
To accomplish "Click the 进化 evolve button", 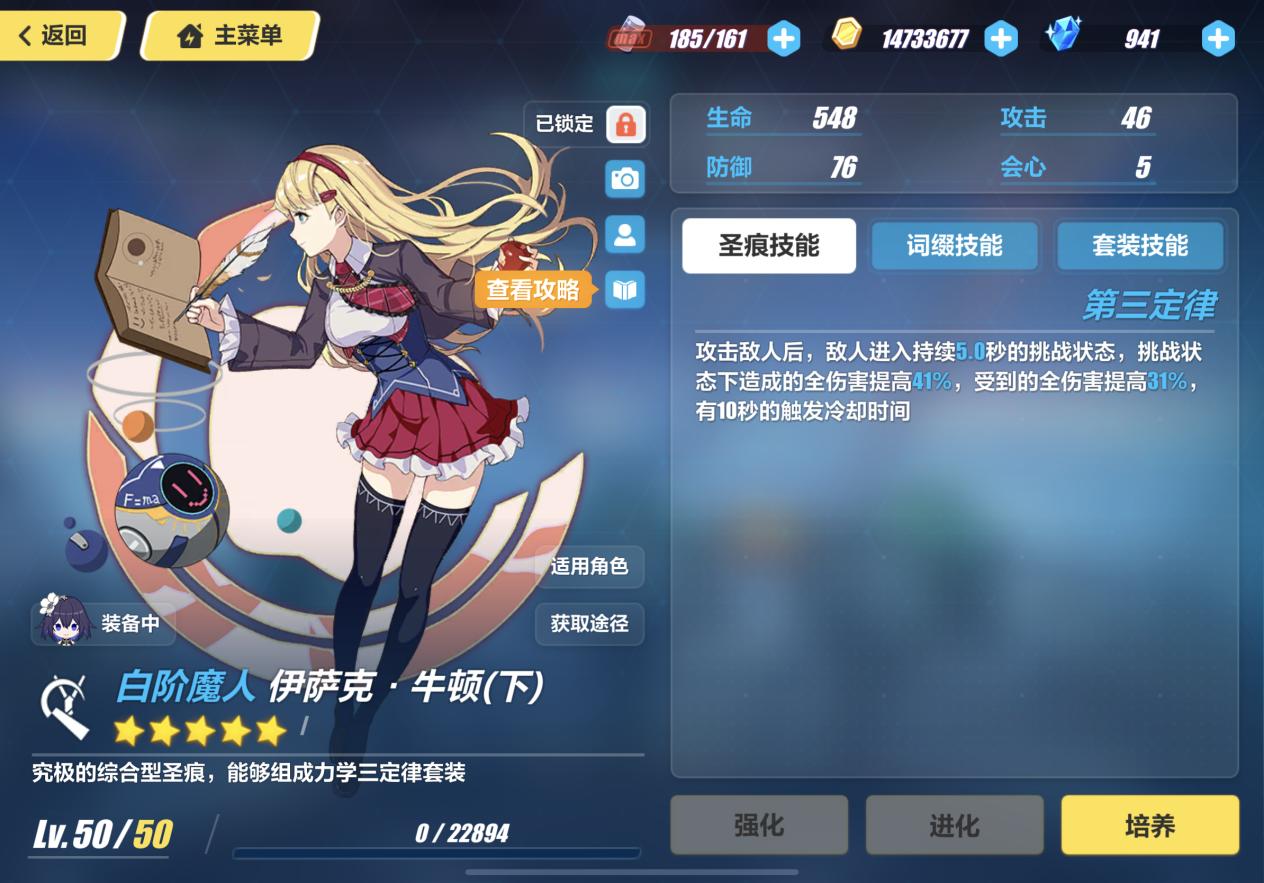I will click(954, 825).
